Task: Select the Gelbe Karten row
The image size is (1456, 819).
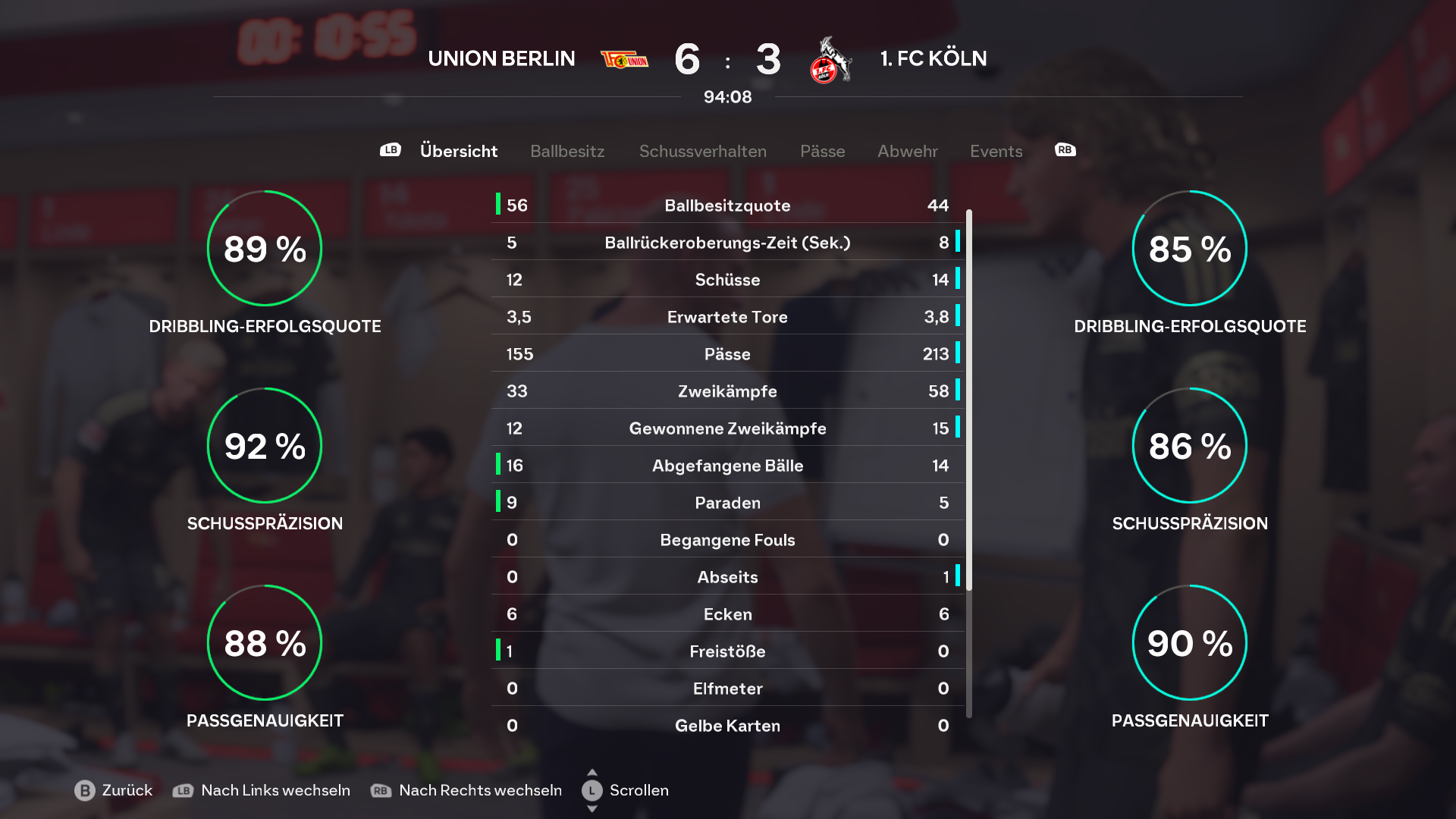Action: [727, 726]
